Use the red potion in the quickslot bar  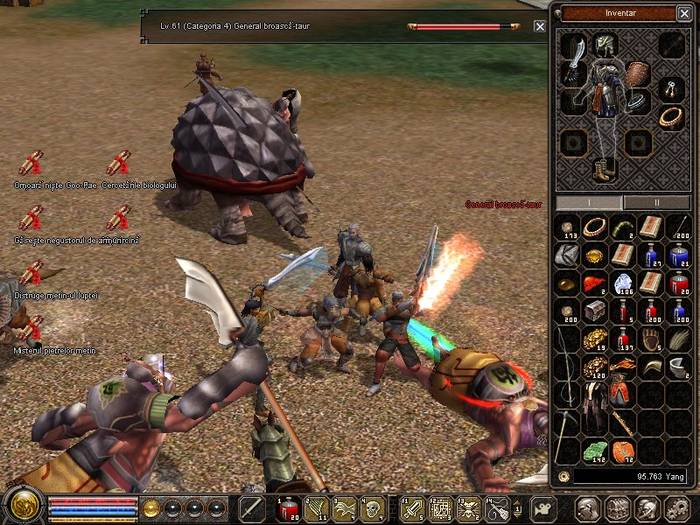(289, 508)
